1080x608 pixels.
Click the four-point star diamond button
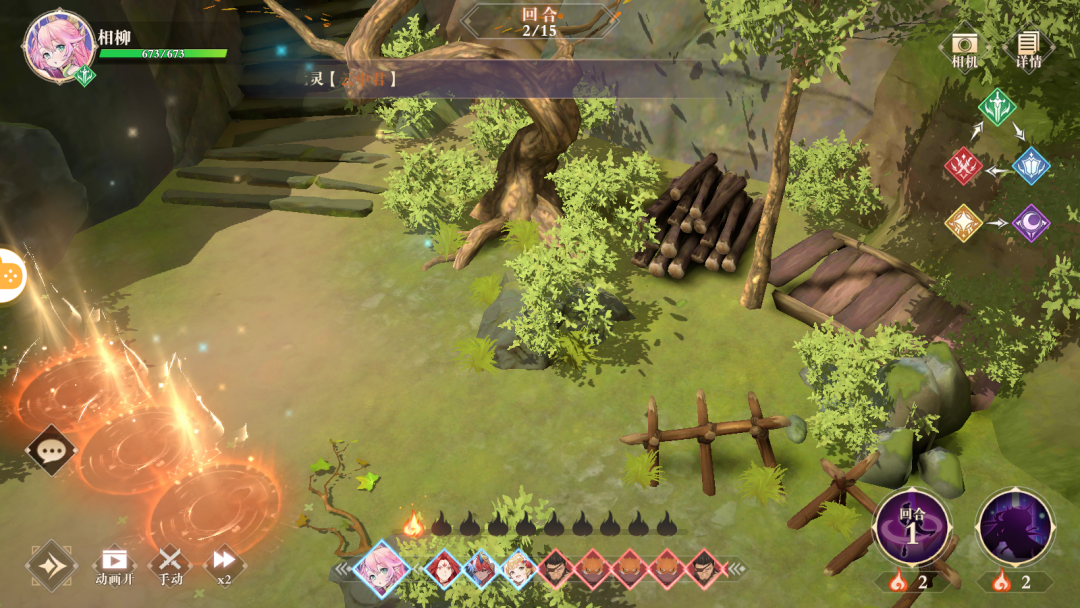coord(51,566)
